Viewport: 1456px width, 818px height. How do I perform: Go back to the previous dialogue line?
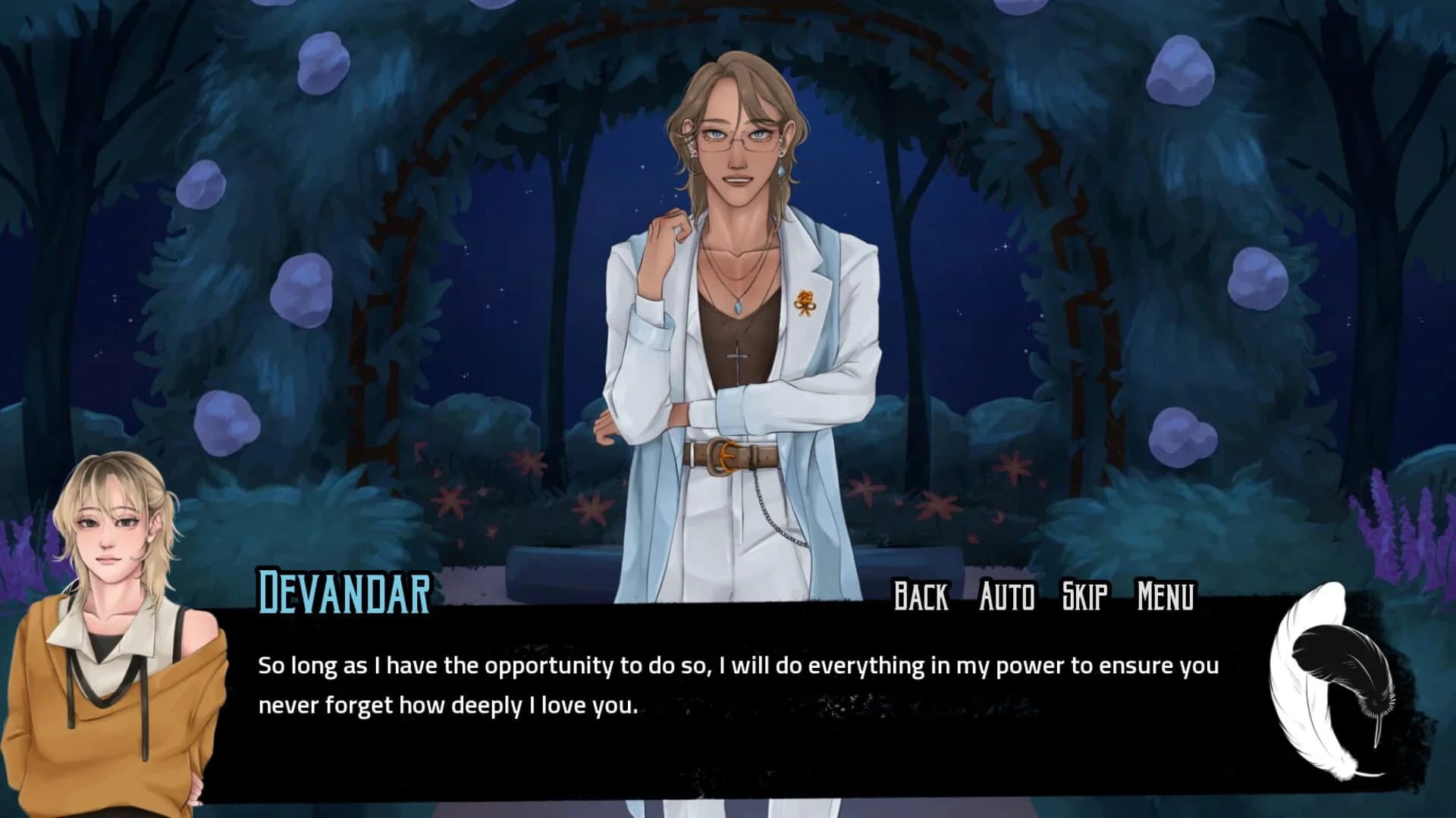coord(921,596)
